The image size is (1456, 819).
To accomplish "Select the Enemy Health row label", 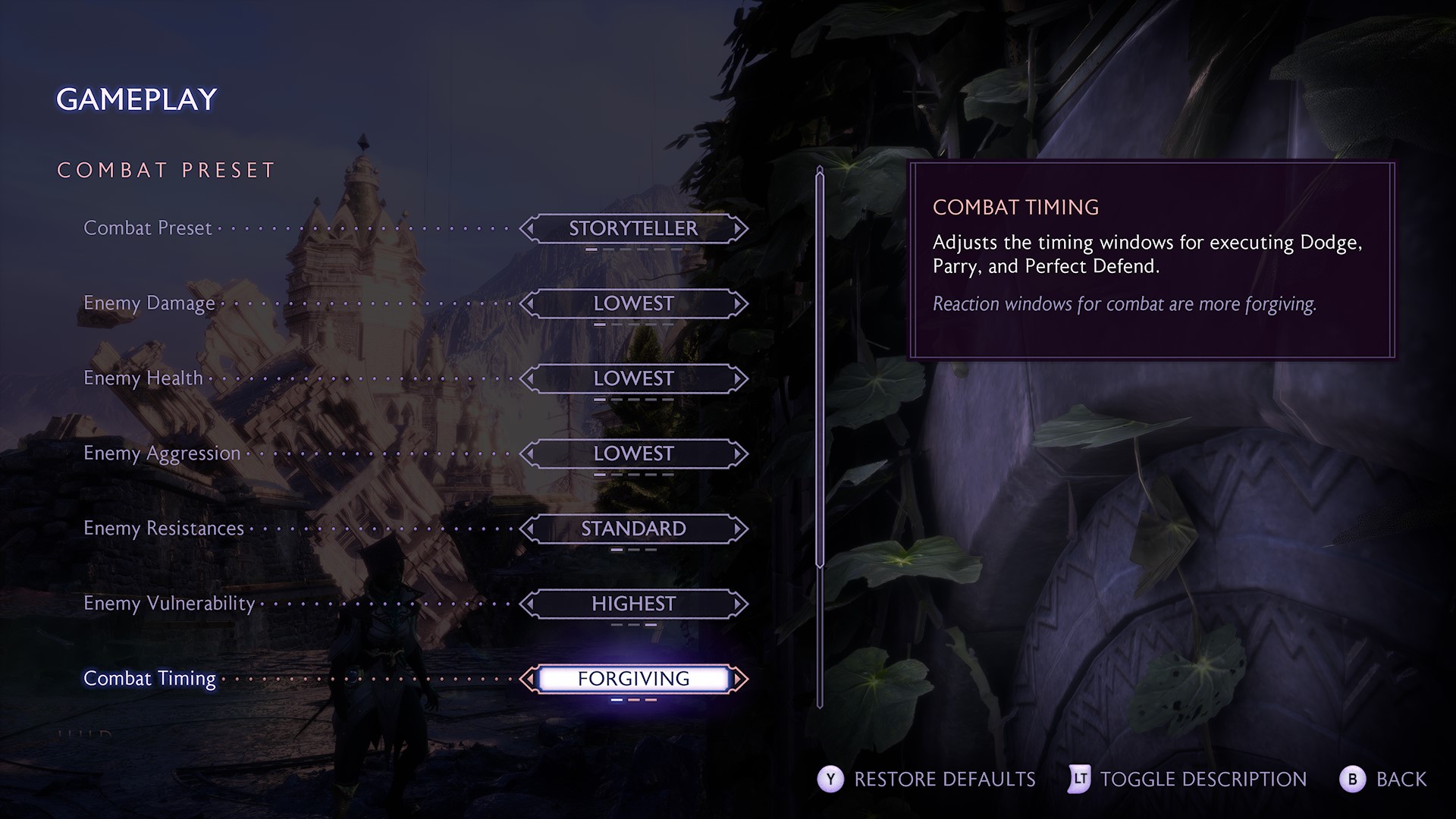I will point(143,378).
